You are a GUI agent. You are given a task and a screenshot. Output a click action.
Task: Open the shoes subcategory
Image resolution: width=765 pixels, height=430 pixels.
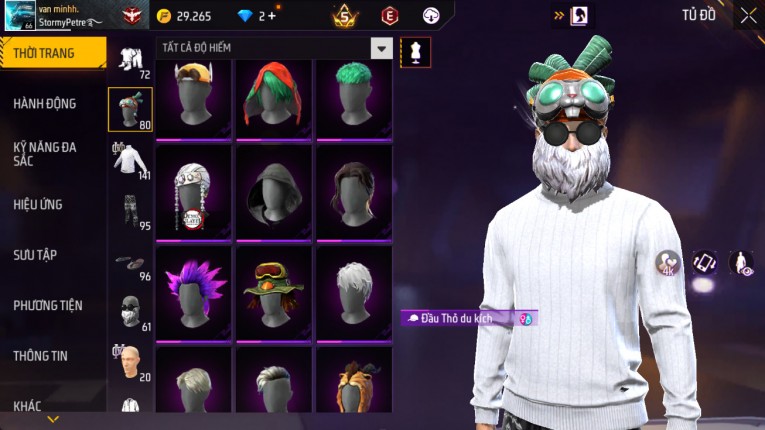coord(130,263)
